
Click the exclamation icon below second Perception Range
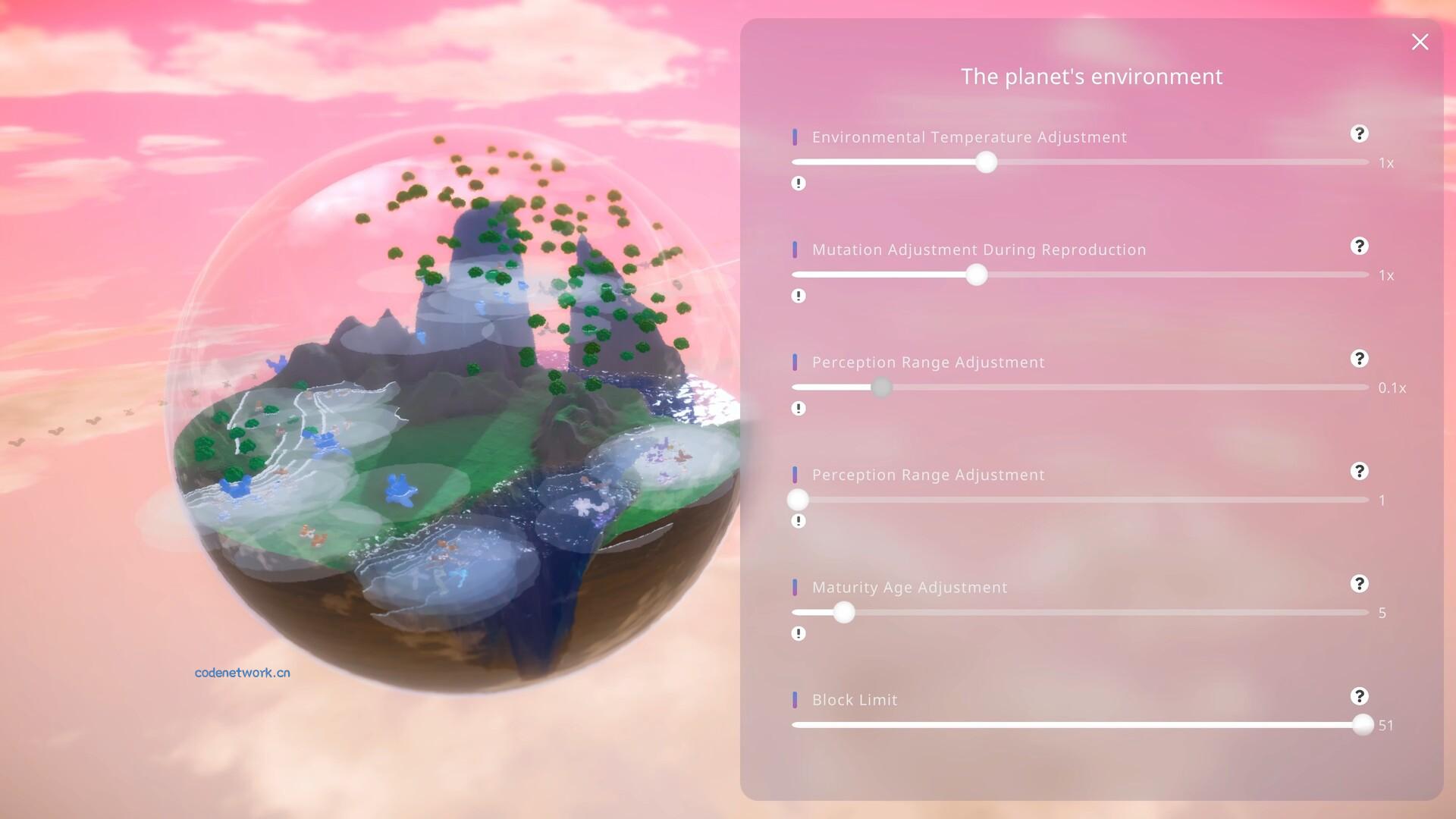pyautogui.click(x=798, y=520)
